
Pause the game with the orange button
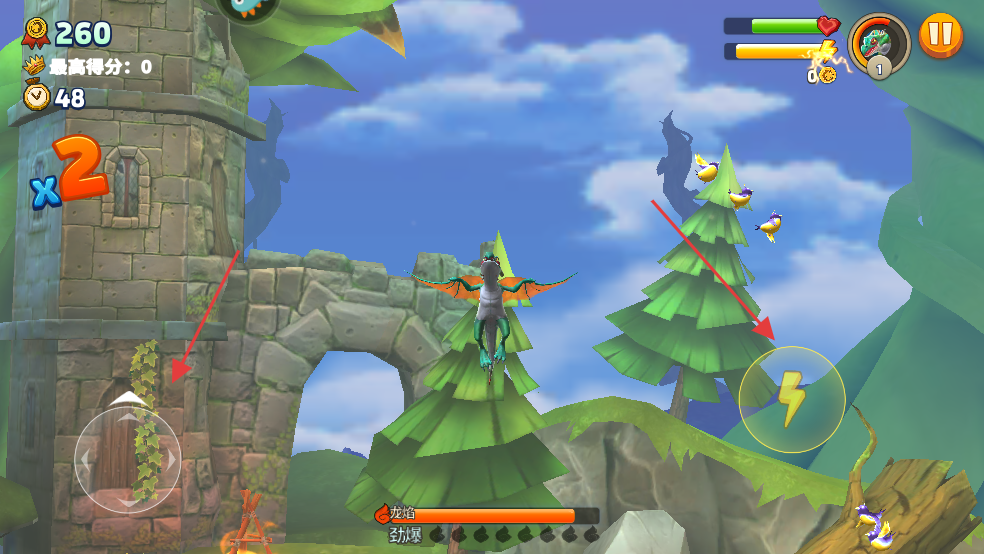click(940, 36)
